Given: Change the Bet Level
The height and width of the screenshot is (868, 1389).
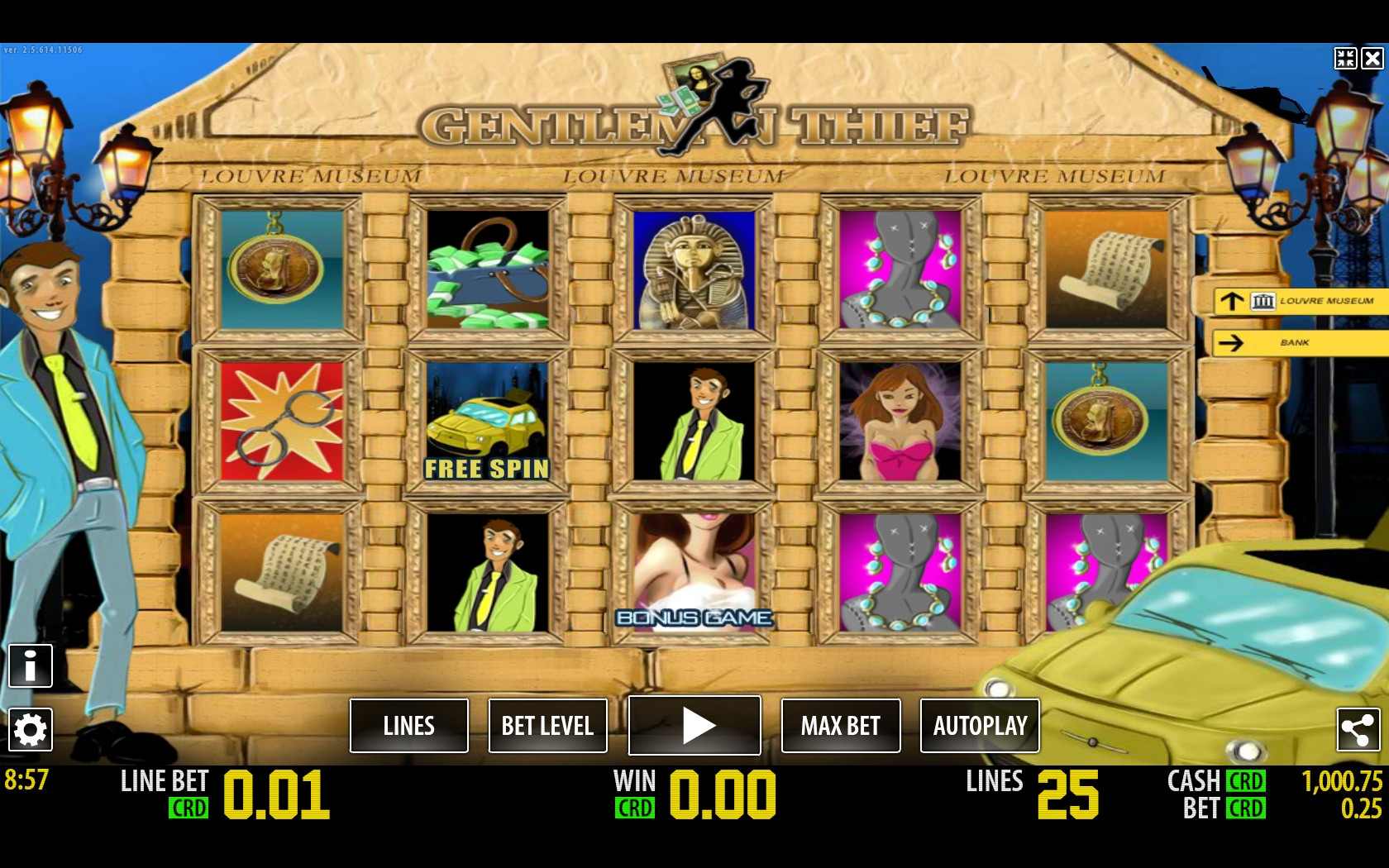Looking at the screenshot, I should click(x=547, y=726).
